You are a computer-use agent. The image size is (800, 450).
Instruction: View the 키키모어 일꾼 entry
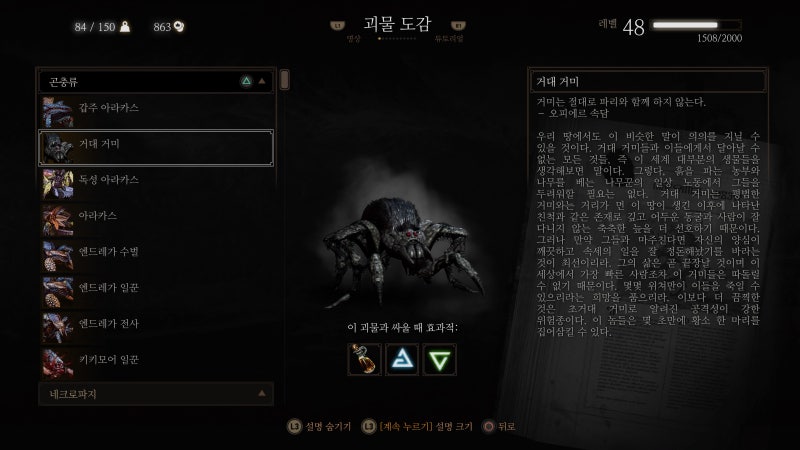(x=155, y=357)
